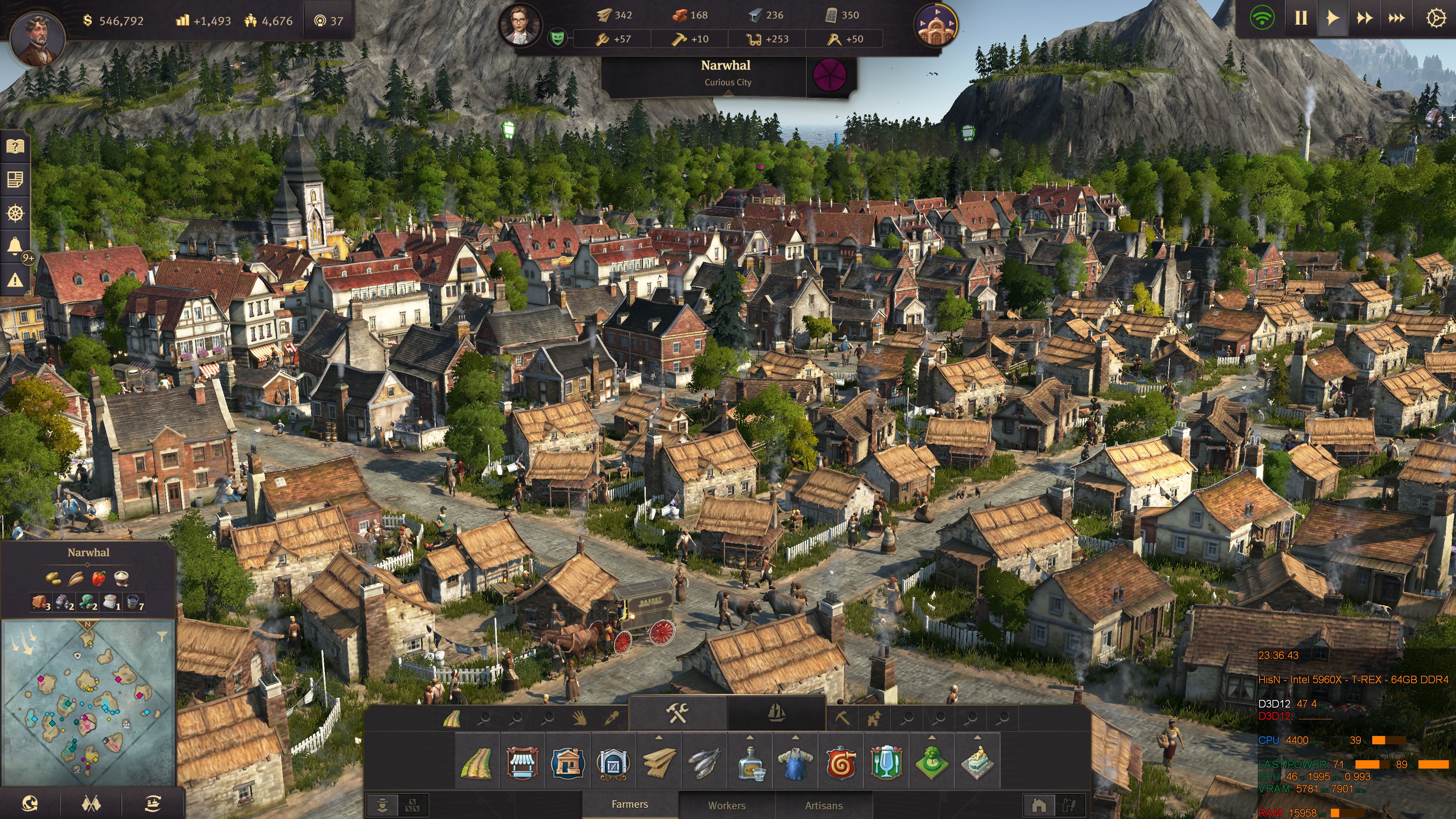Pause the game speed
This screenshot has width=1456, height=819.
point(1301,19)
